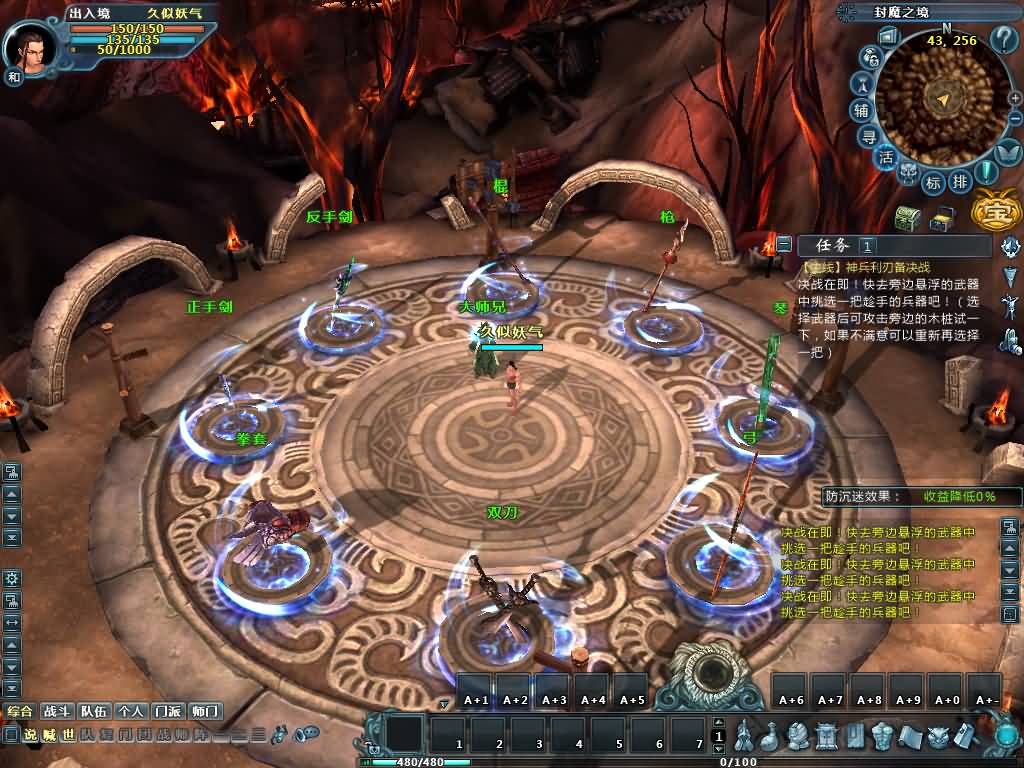This screenshot has height=768, width=1024.
Task: Switch to the 队伍 chat tab
Action: (x=94, y=711)
